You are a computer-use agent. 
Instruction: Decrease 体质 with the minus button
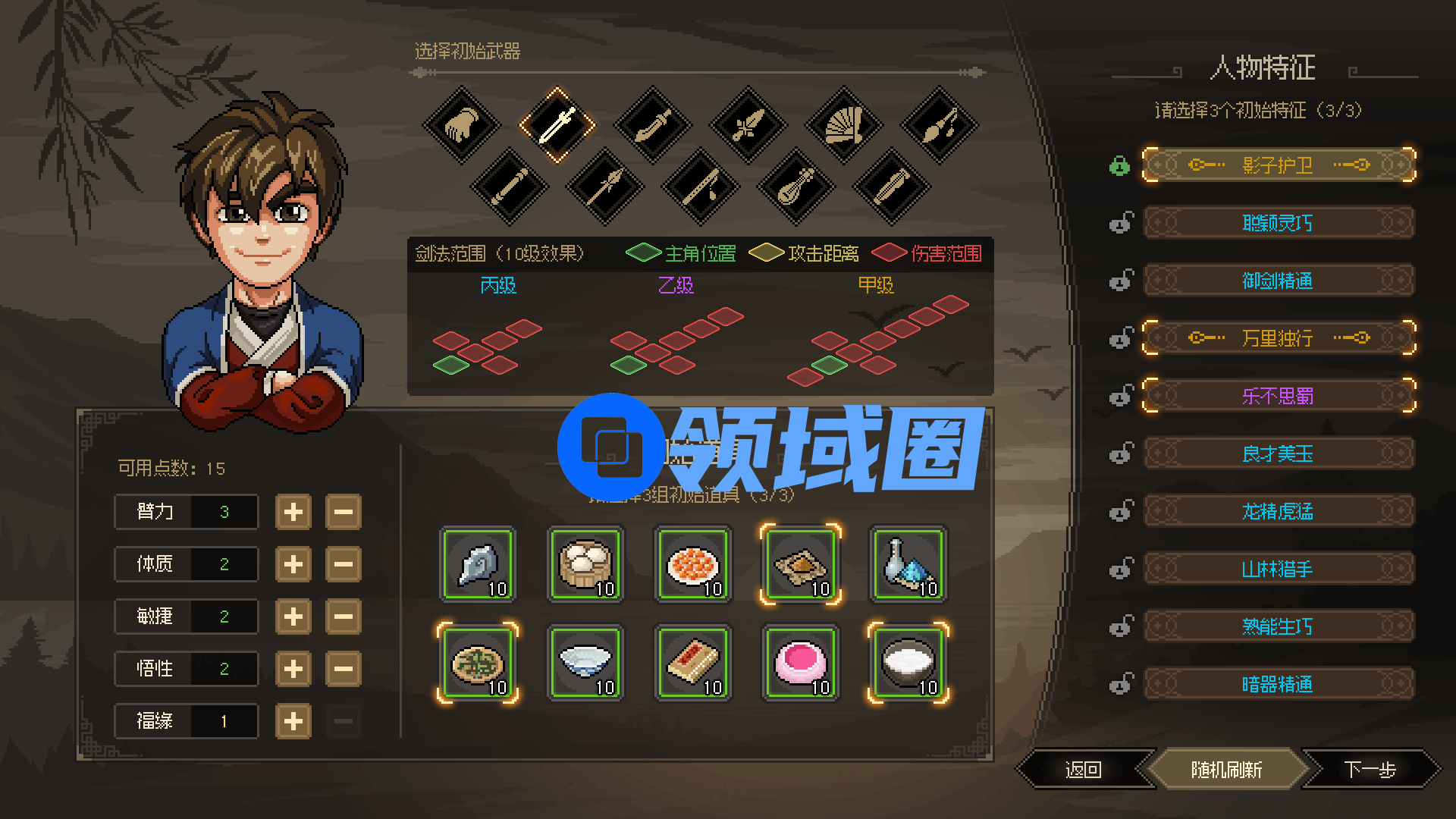coord(343,564)
